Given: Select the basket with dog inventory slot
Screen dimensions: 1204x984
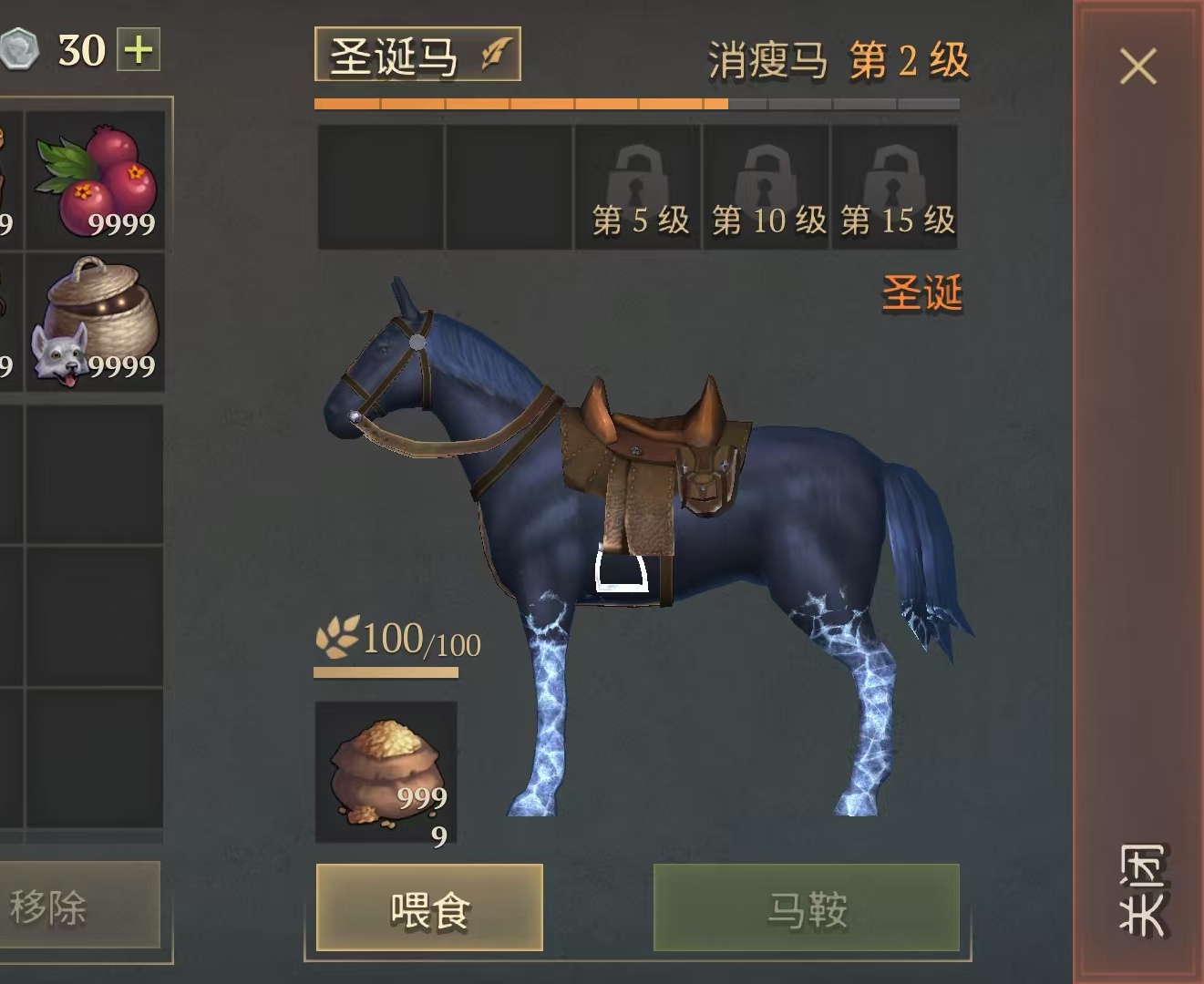Looking at the screenshot, I should [x=96, y=323].
